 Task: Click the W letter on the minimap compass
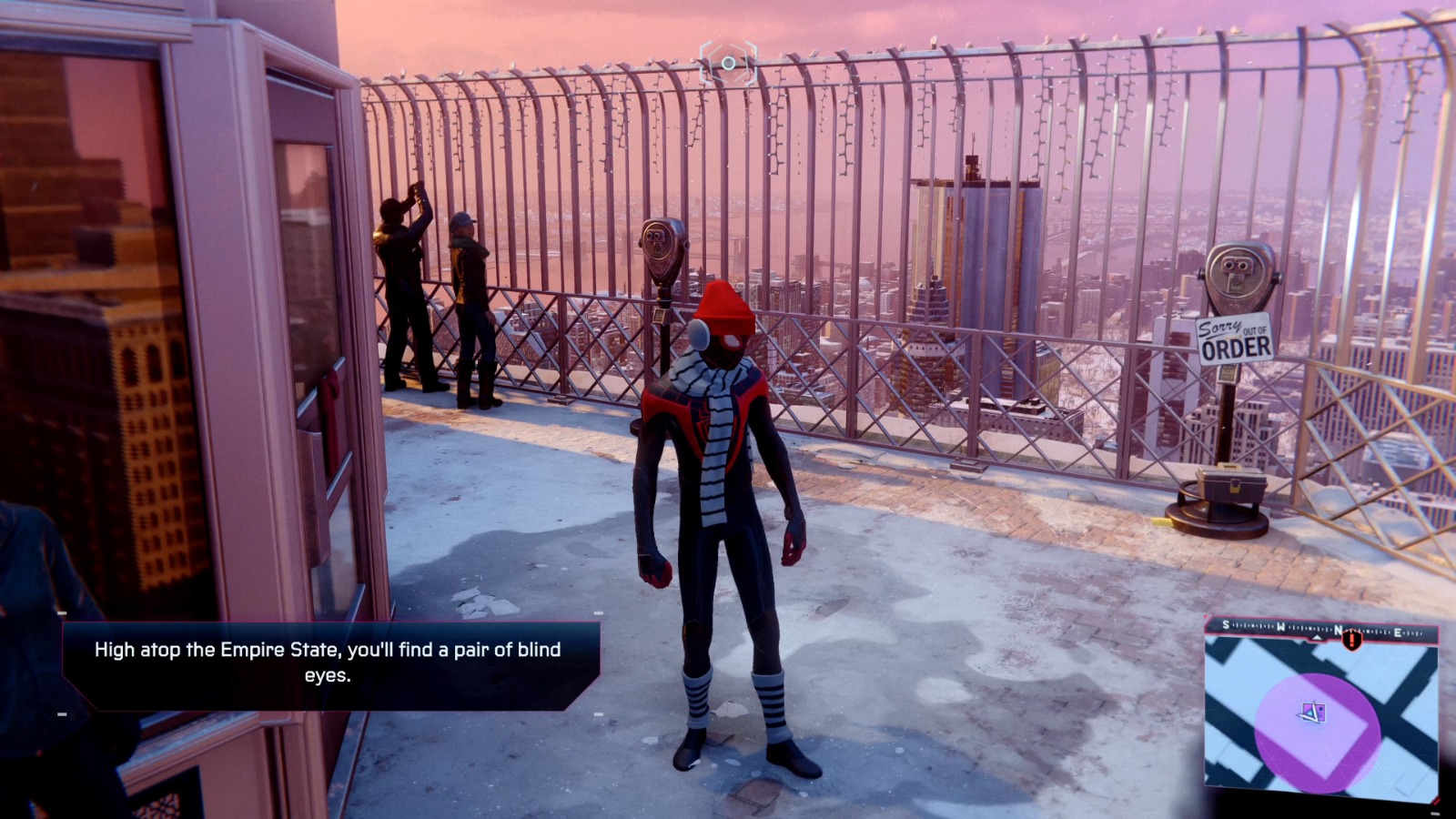1281,626
